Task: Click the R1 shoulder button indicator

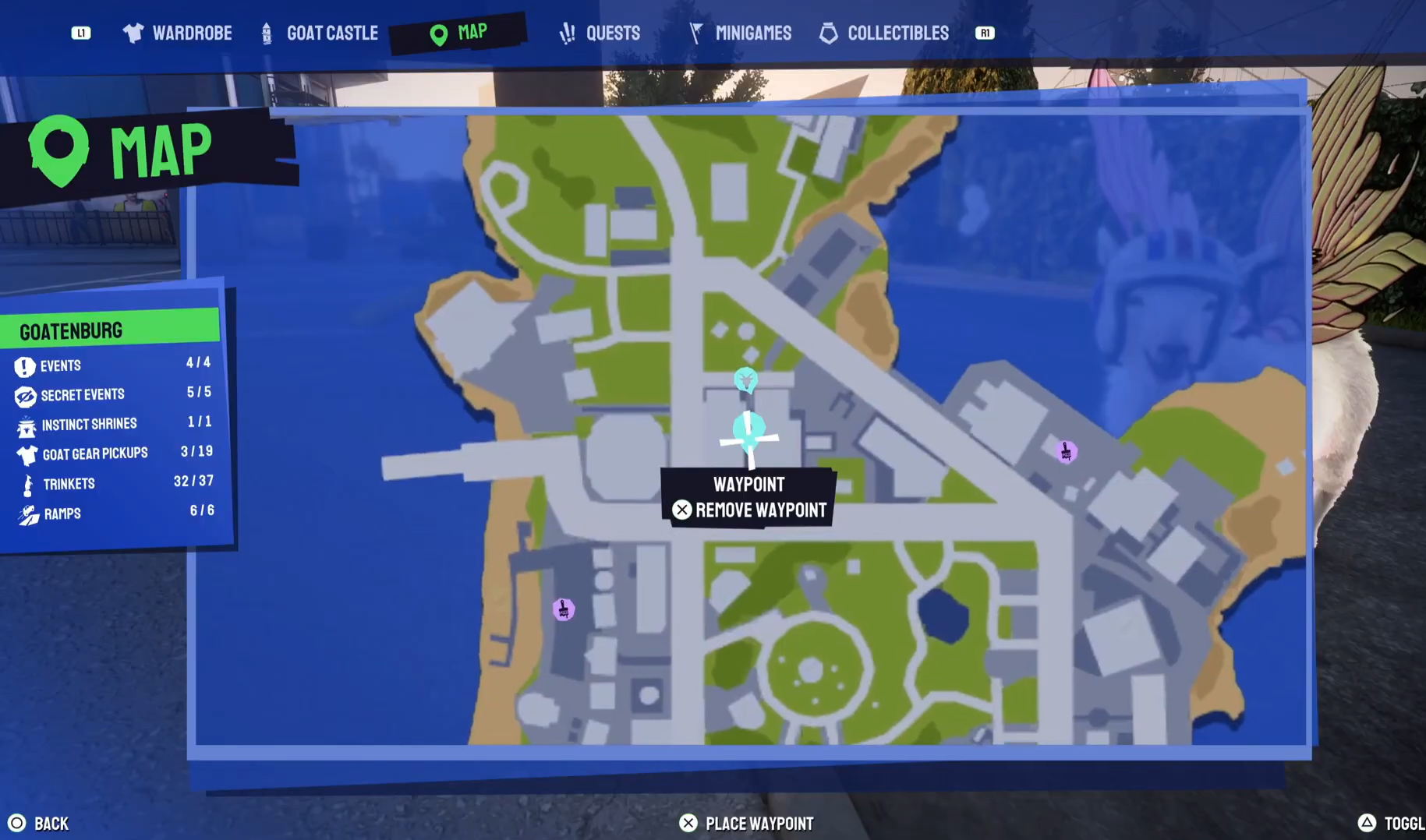Action: coord(985,33)
